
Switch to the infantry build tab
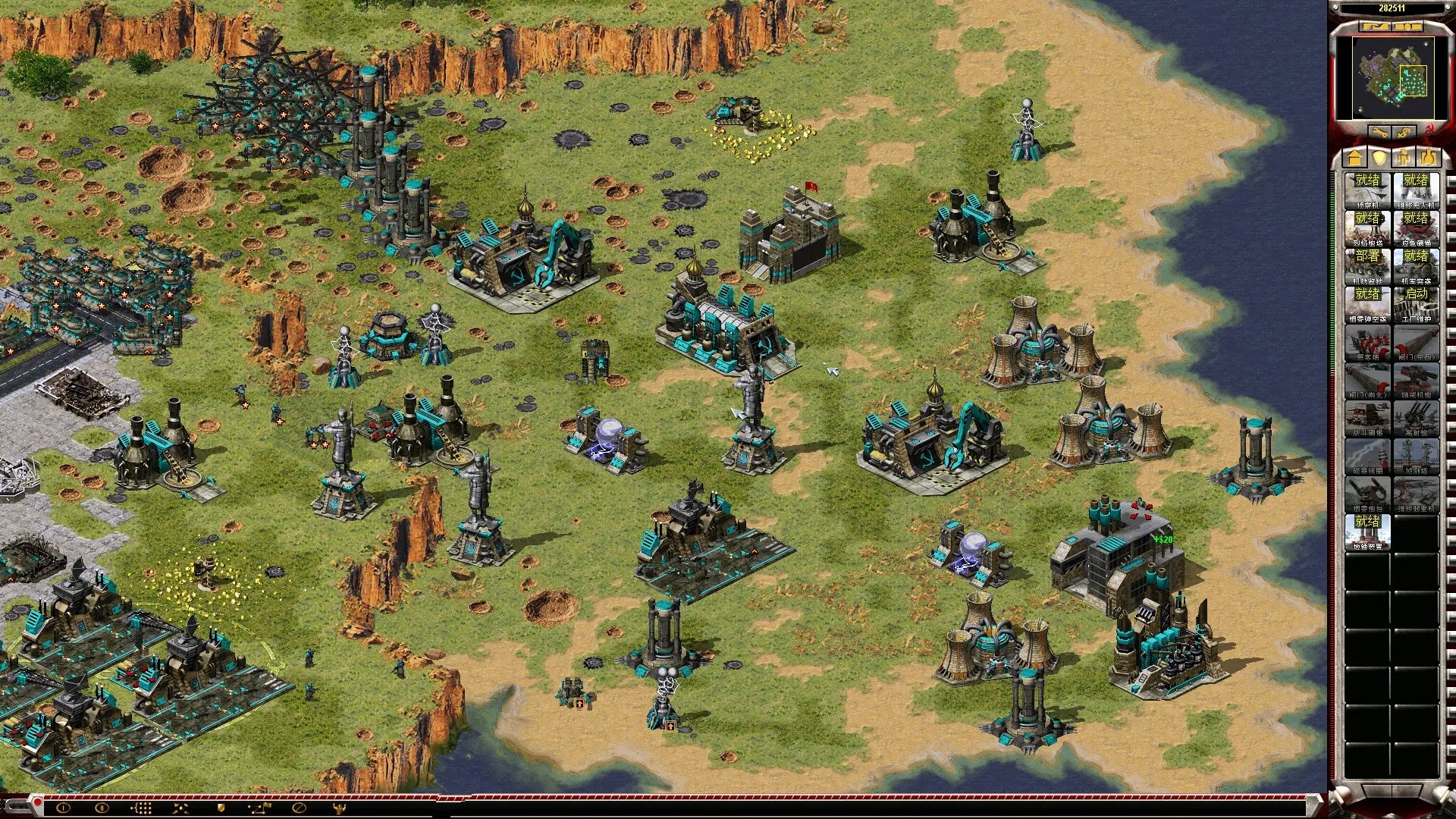[x=1404, y=158]
